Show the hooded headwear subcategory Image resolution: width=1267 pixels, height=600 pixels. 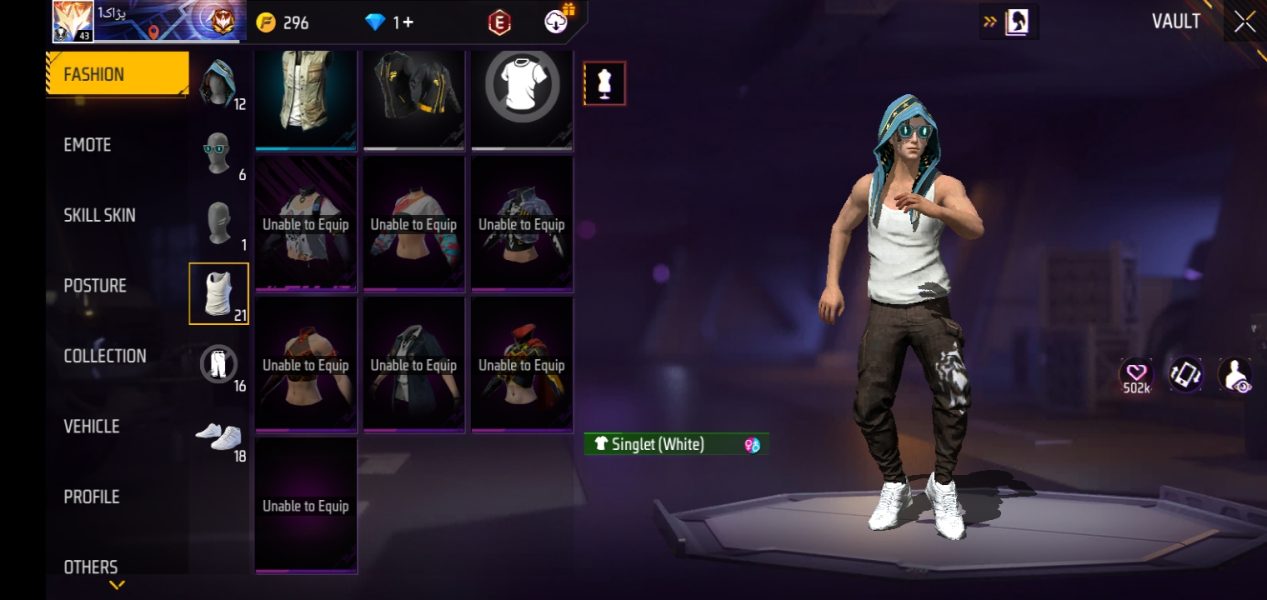pyautogui.click(x=218, y=83)
